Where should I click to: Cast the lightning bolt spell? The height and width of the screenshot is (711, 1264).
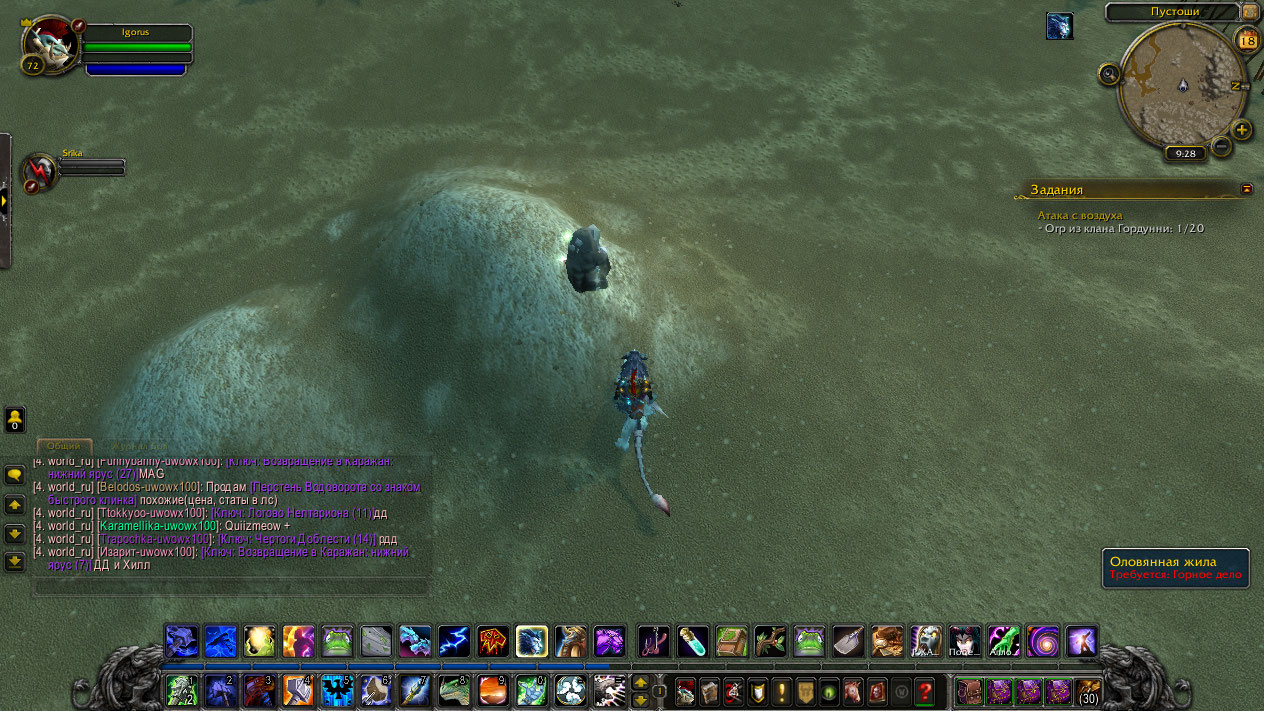tap(454, 641)
